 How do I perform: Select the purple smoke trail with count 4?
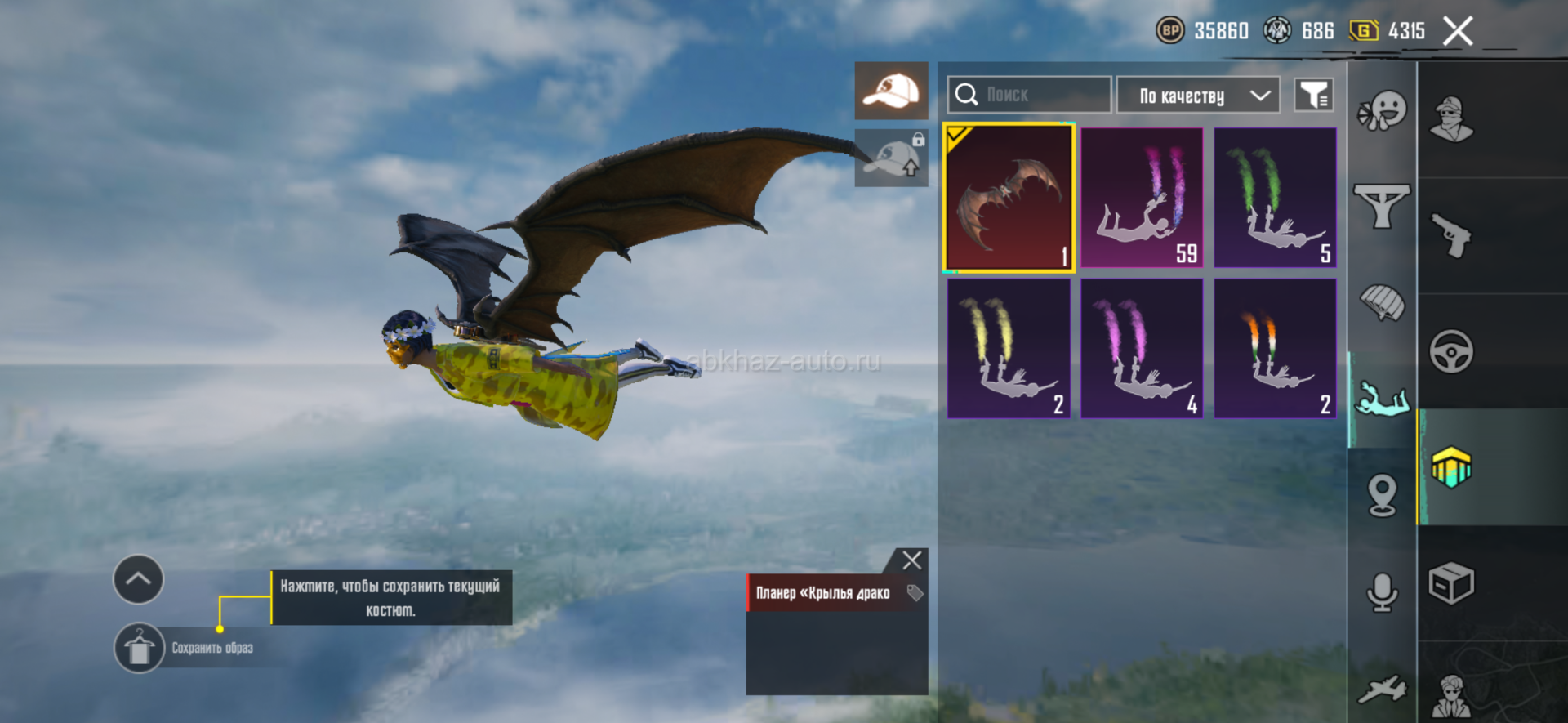[x=1142, y=349]
